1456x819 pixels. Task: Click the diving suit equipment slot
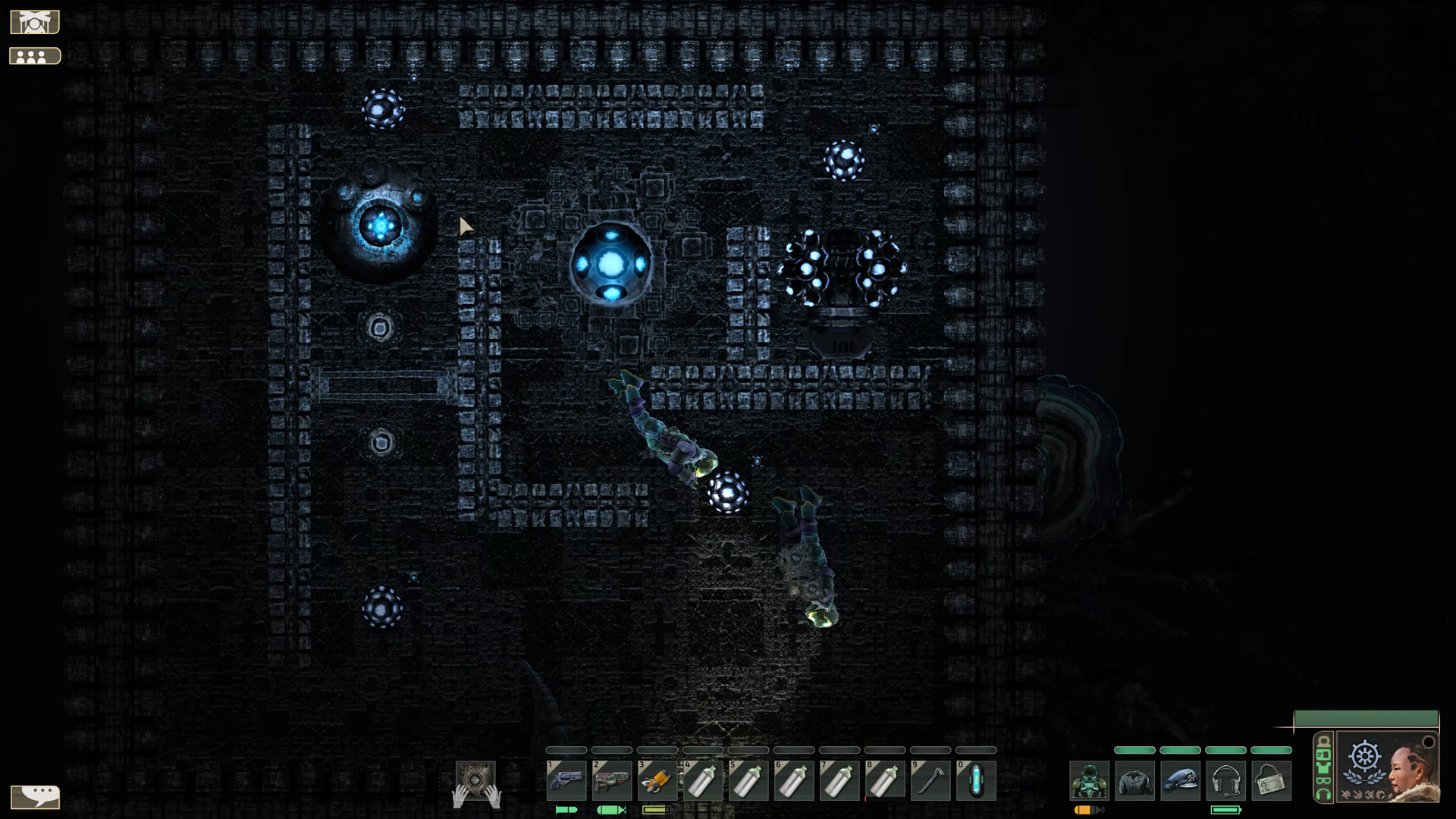click(x=1089, y=781)
